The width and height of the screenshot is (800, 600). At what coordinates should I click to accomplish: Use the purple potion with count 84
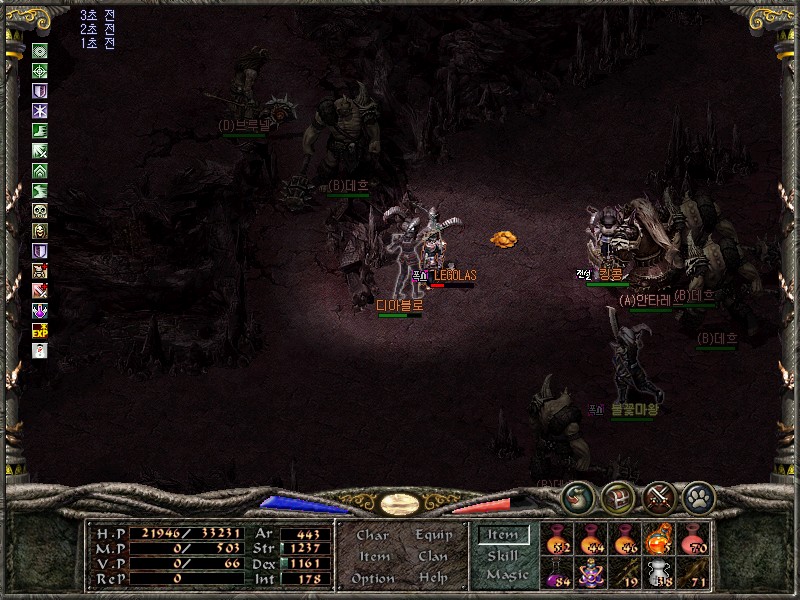(556, 573)
